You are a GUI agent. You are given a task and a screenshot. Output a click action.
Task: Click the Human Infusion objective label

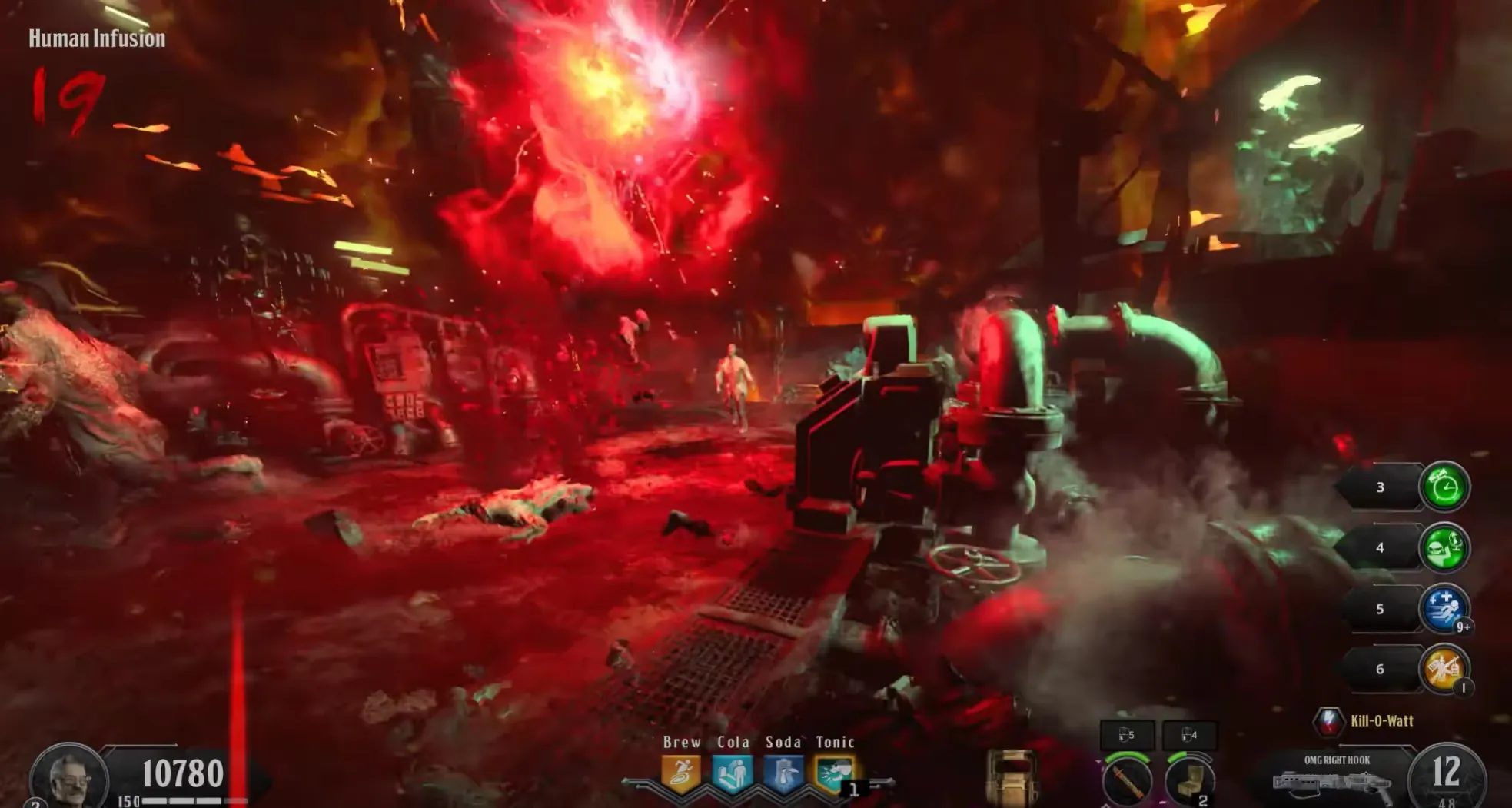(97, 38)
